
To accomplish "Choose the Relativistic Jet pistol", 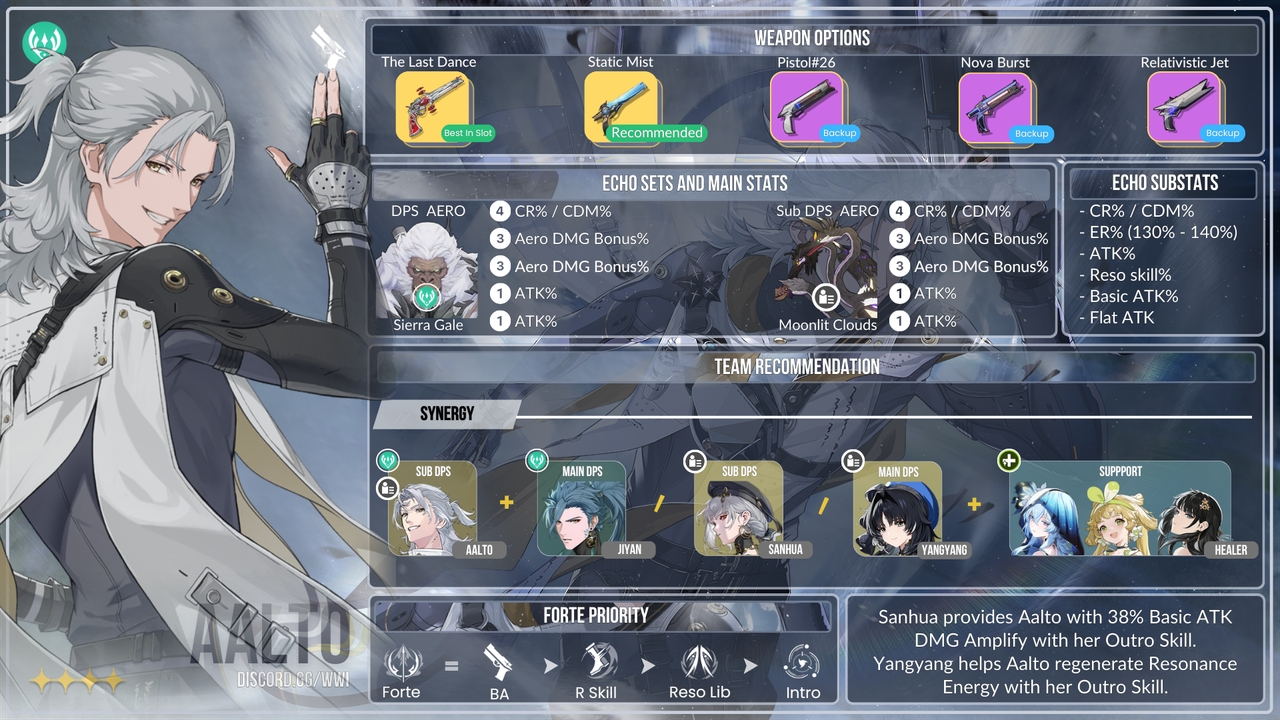I will point(1184,107).
